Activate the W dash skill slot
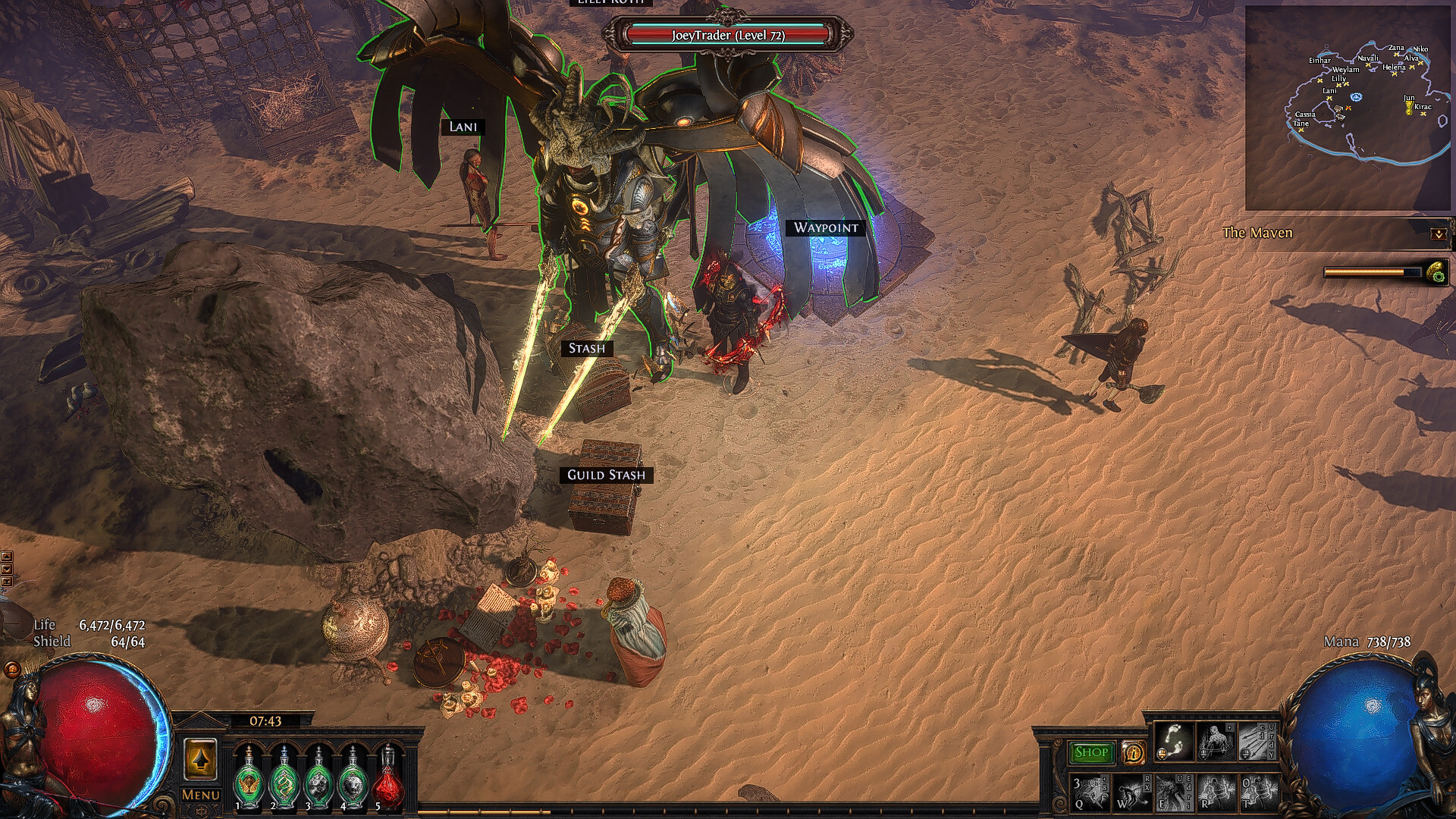 tap(1131, 793)
